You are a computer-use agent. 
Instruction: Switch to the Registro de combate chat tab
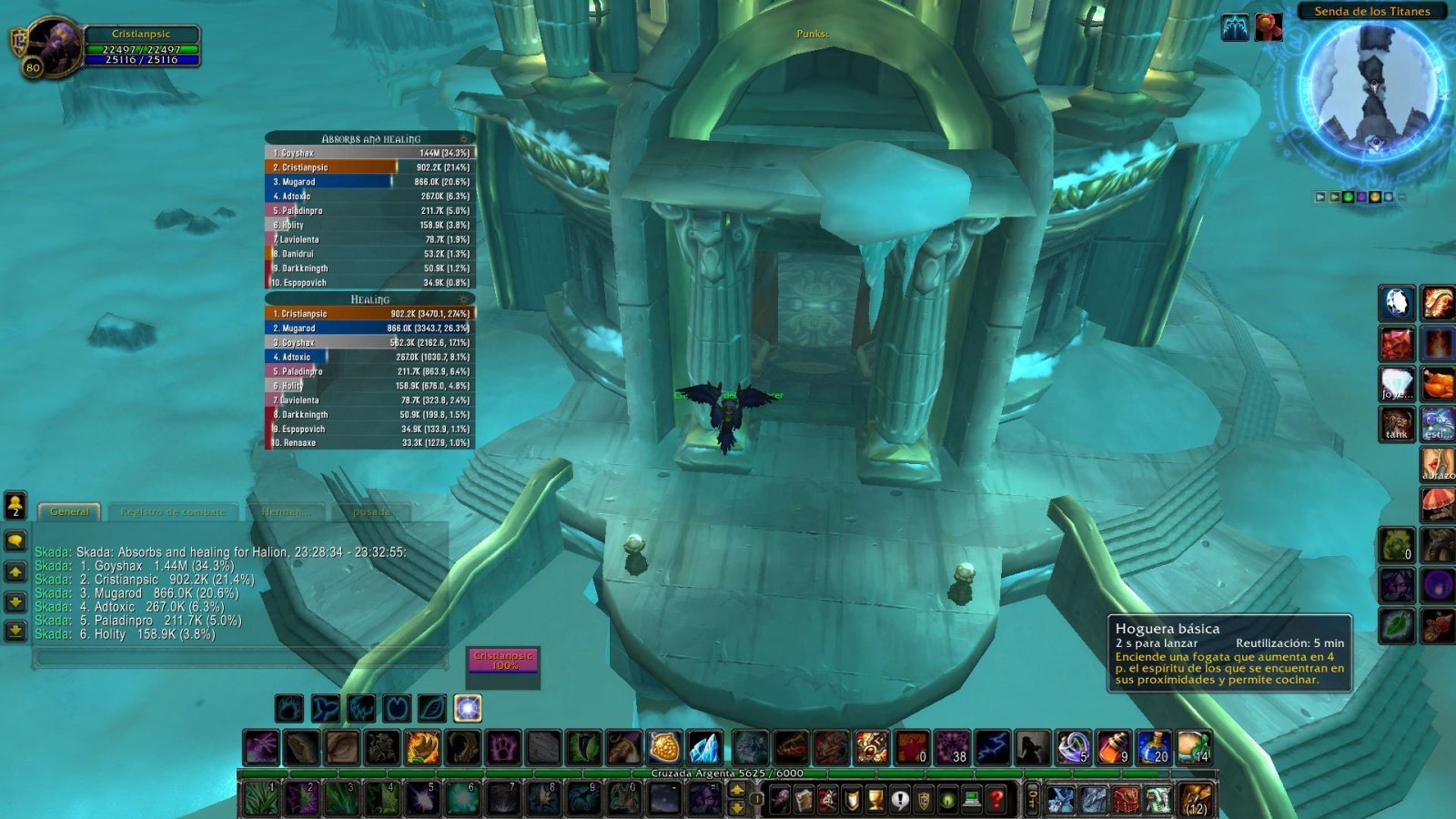172,511
